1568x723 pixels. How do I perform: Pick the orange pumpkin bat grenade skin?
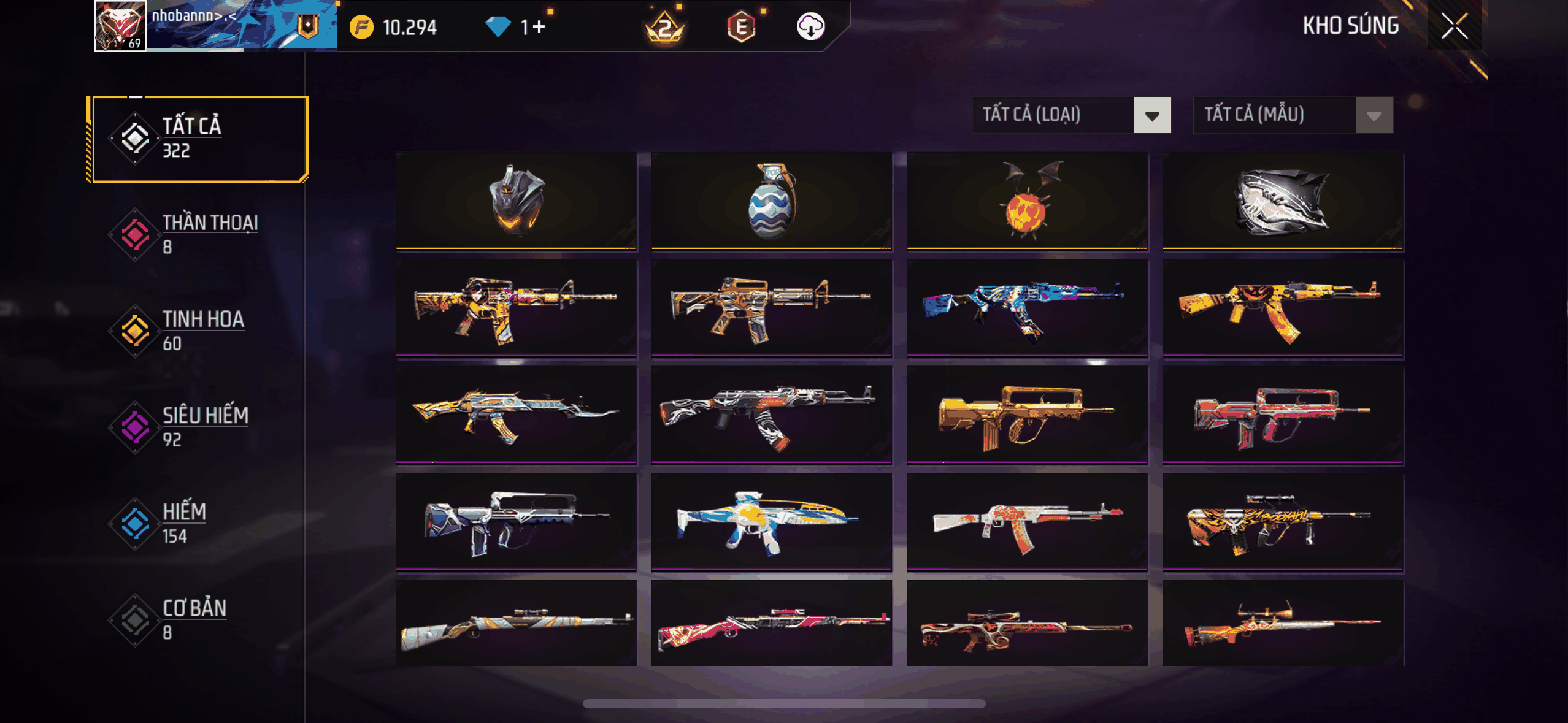click(x=1027, y=201)
